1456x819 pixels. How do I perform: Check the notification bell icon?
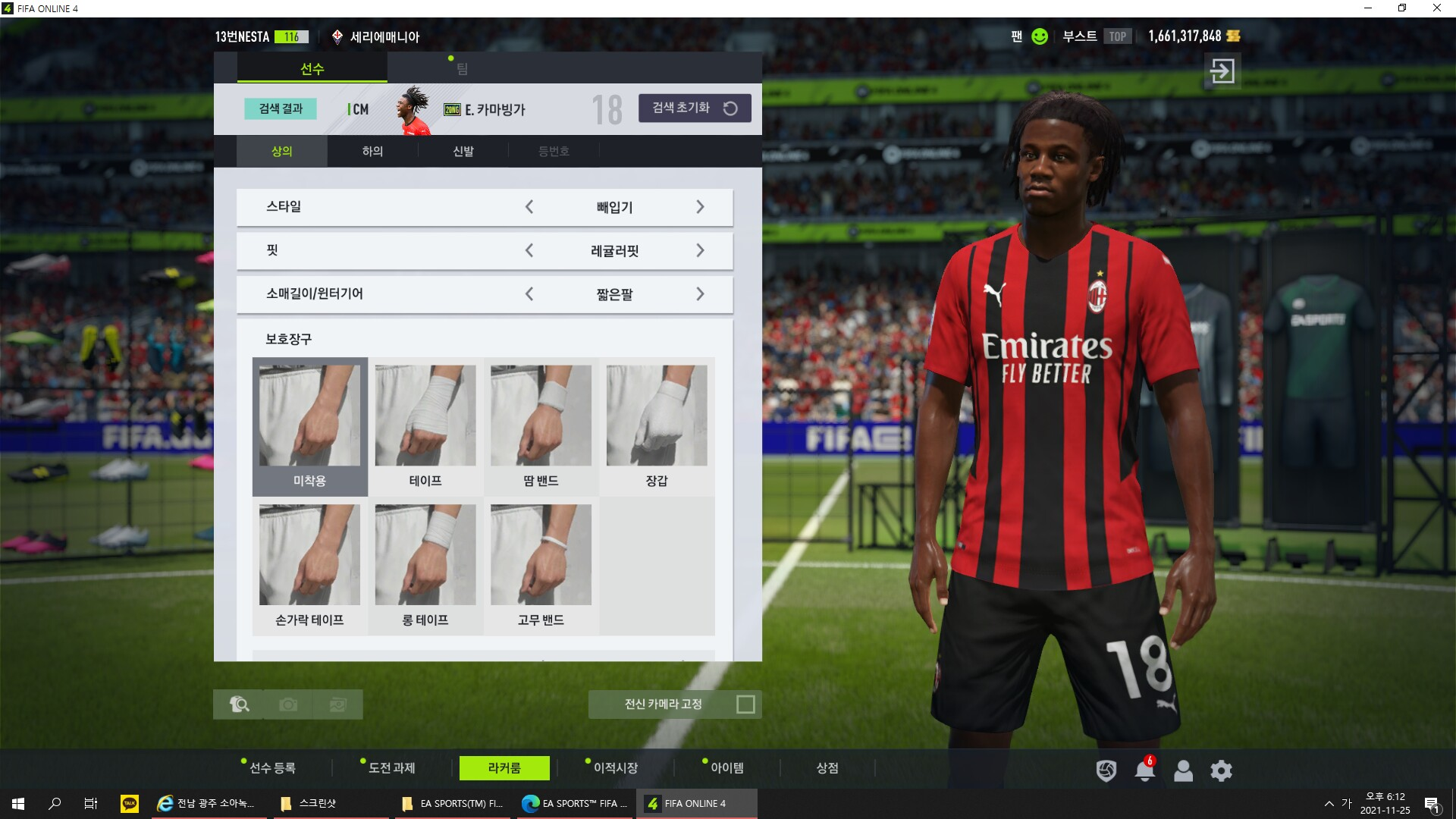click(1144, 771)
